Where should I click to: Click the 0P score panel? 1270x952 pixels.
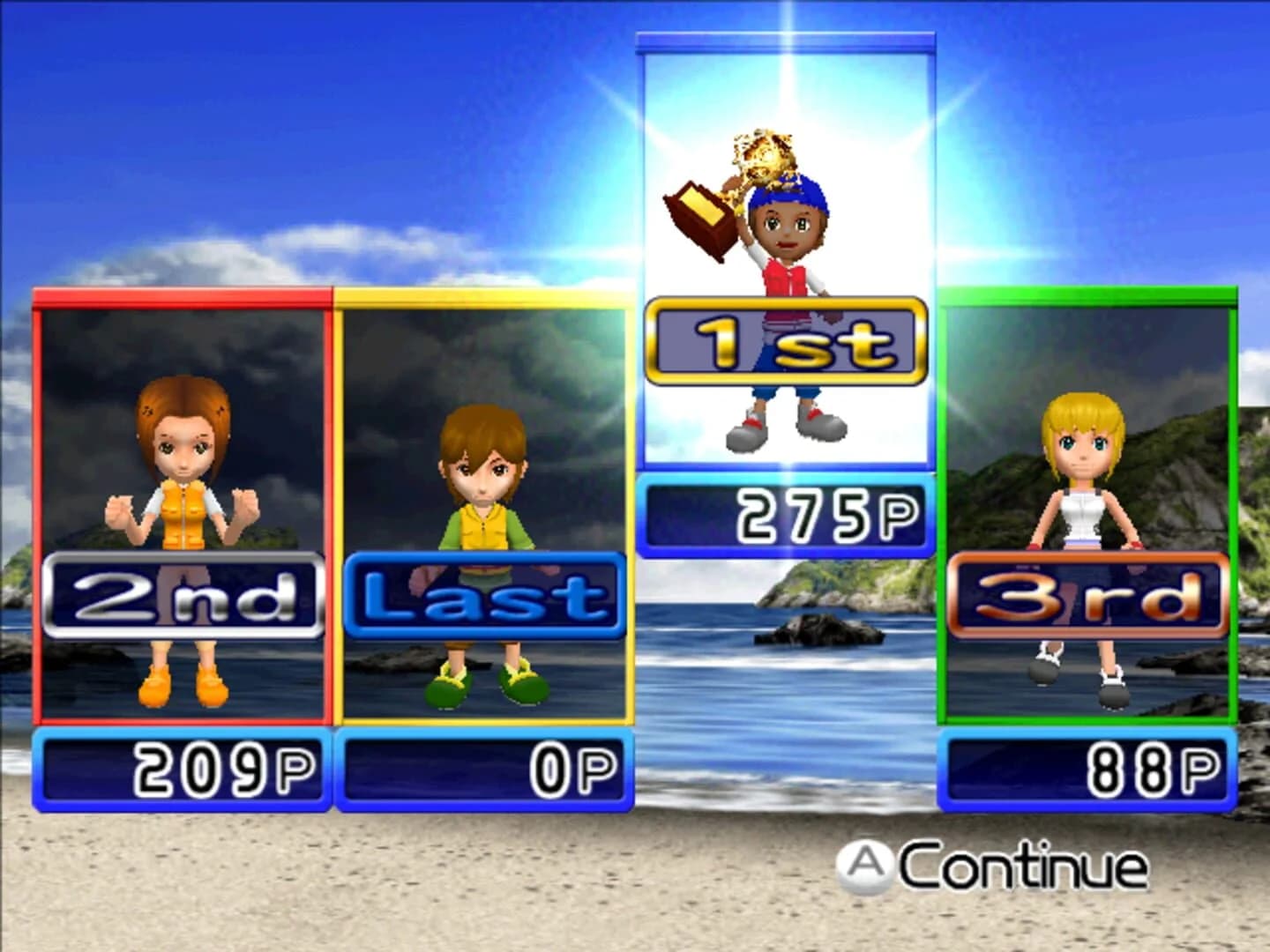(x=483, y=766)
